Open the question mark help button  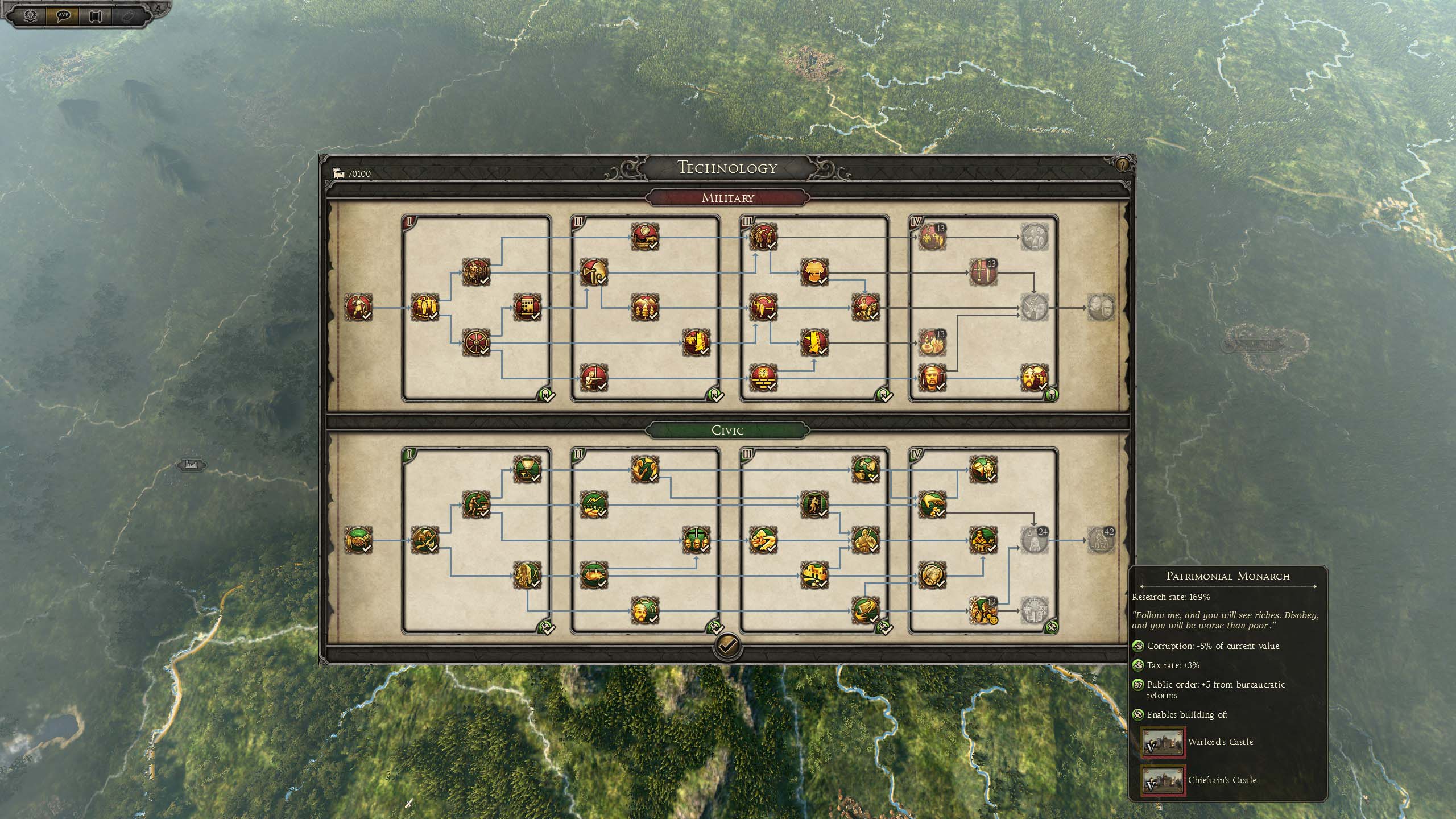click(x=1122, y=166)
